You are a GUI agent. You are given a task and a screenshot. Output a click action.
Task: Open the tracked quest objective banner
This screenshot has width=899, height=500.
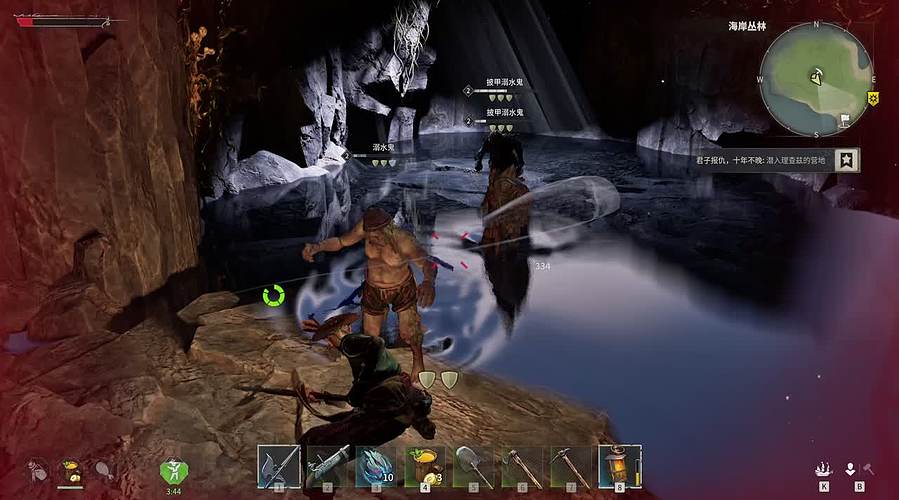766,159
